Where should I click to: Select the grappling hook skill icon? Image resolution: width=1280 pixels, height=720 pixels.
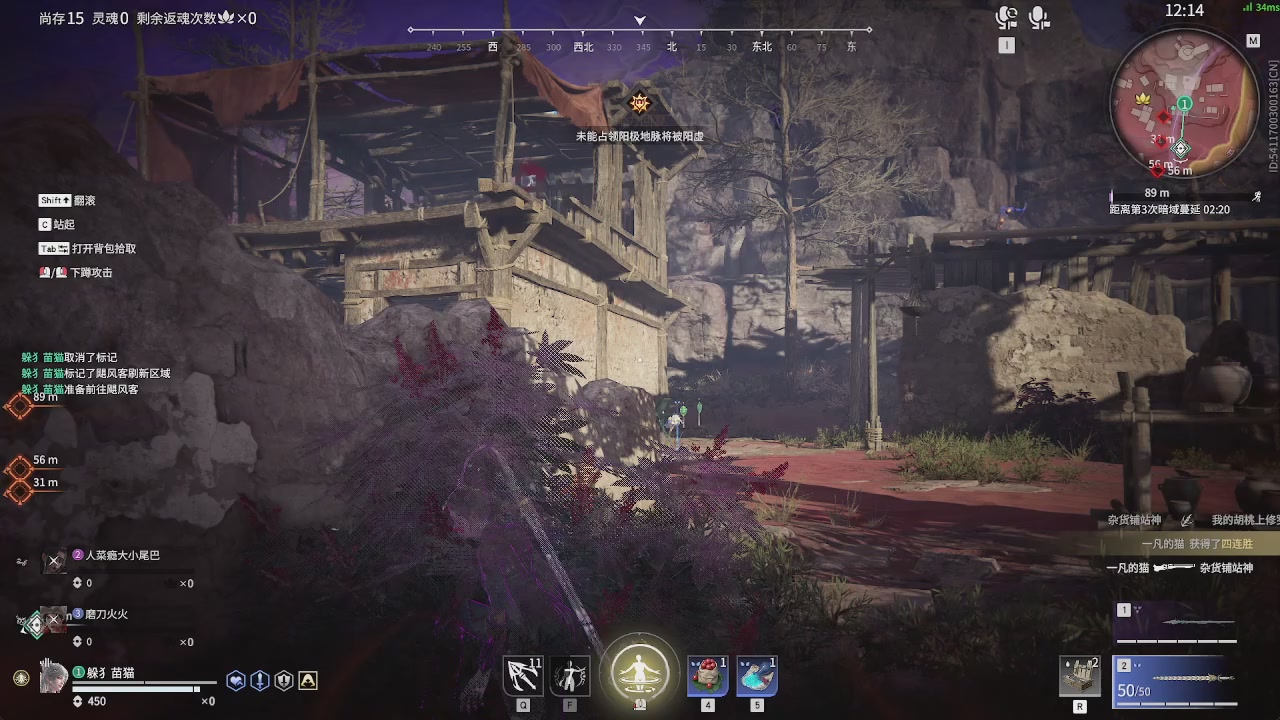click(523, 676)
